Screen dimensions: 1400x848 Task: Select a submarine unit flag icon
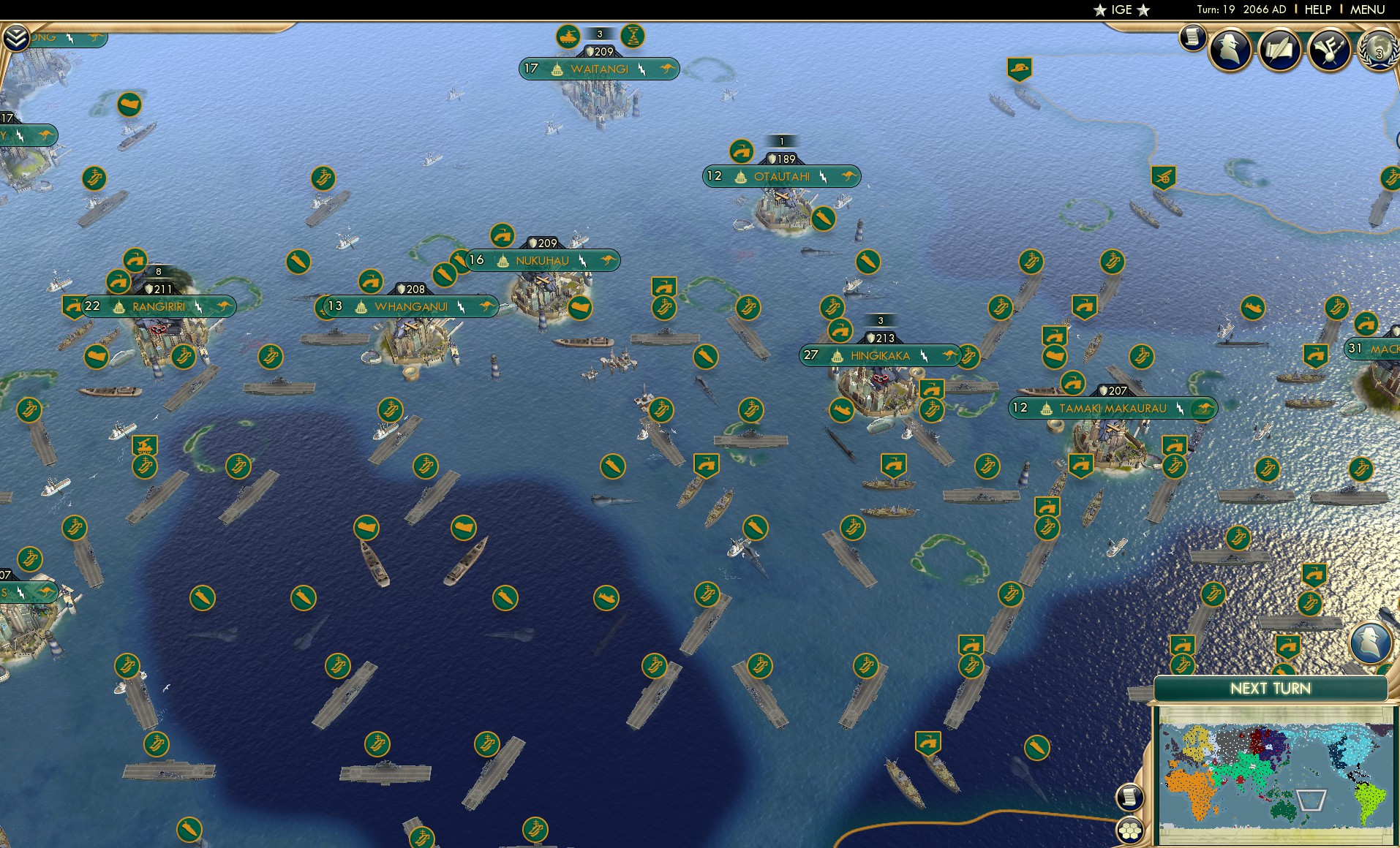tap(298, 262)
